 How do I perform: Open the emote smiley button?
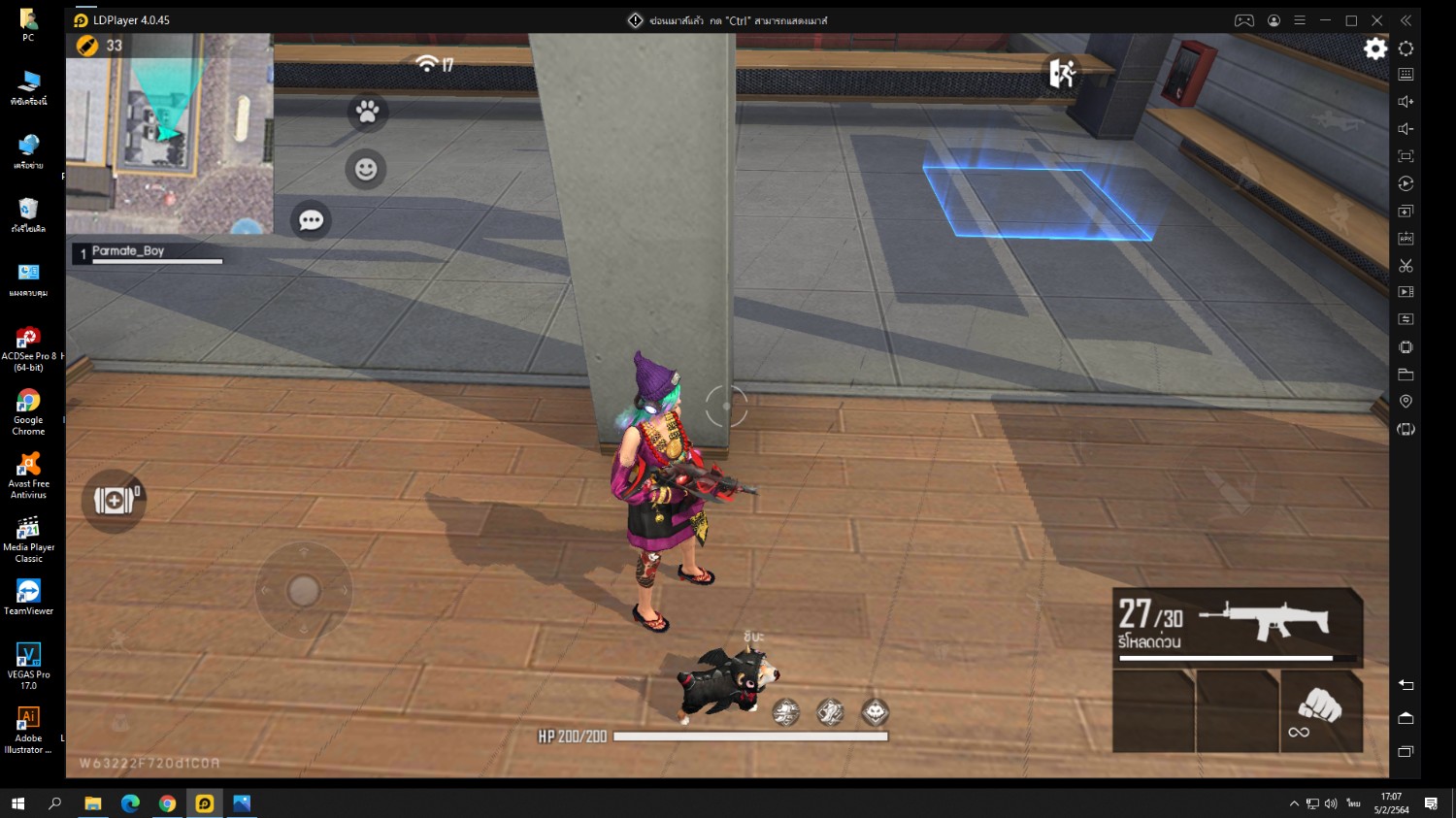[x=366, y=170]
